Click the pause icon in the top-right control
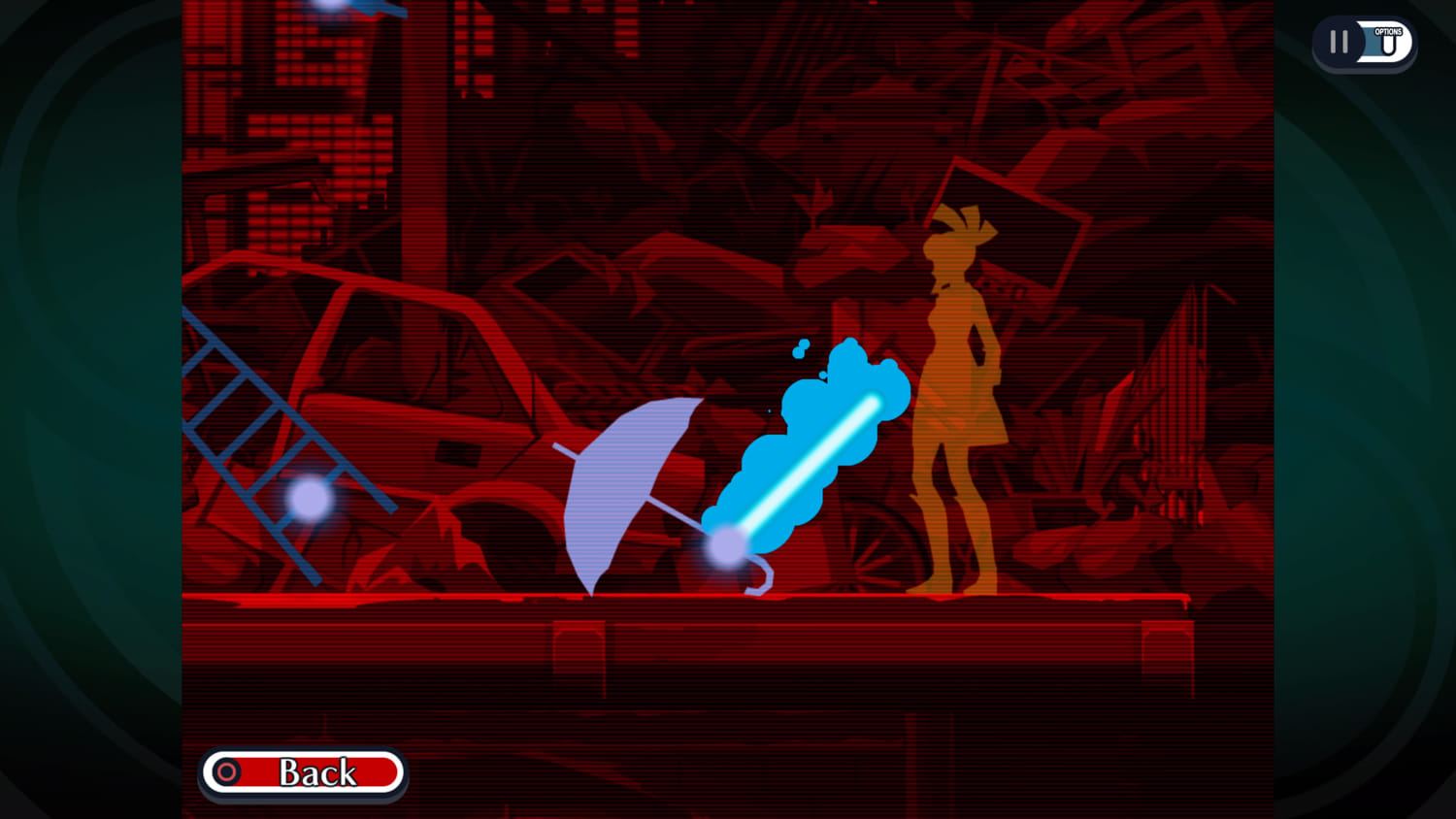The width and height of the screenshot is (1456, 819). coord(1339,41)
